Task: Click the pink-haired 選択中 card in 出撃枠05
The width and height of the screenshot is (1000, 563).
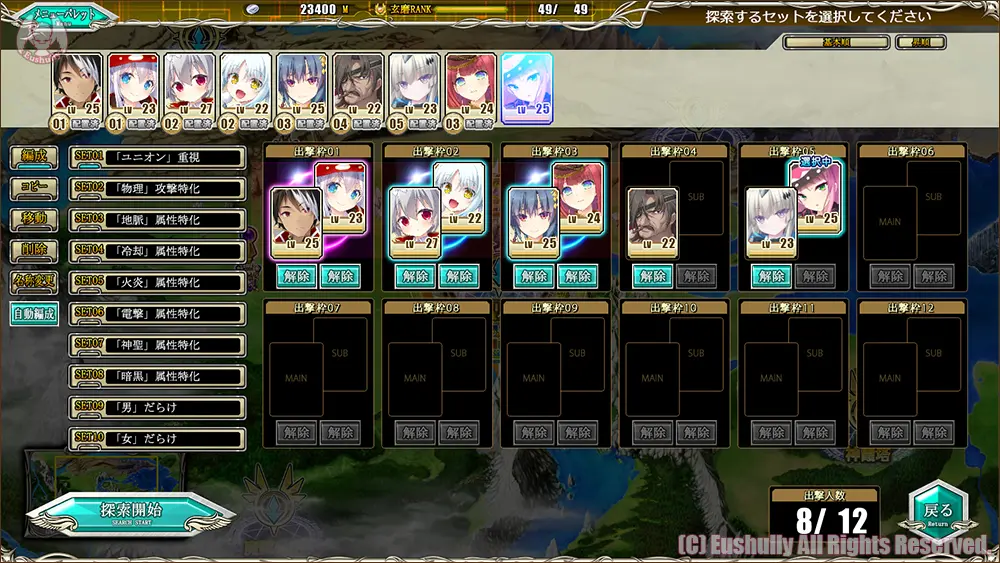Action: click(814, 192)
